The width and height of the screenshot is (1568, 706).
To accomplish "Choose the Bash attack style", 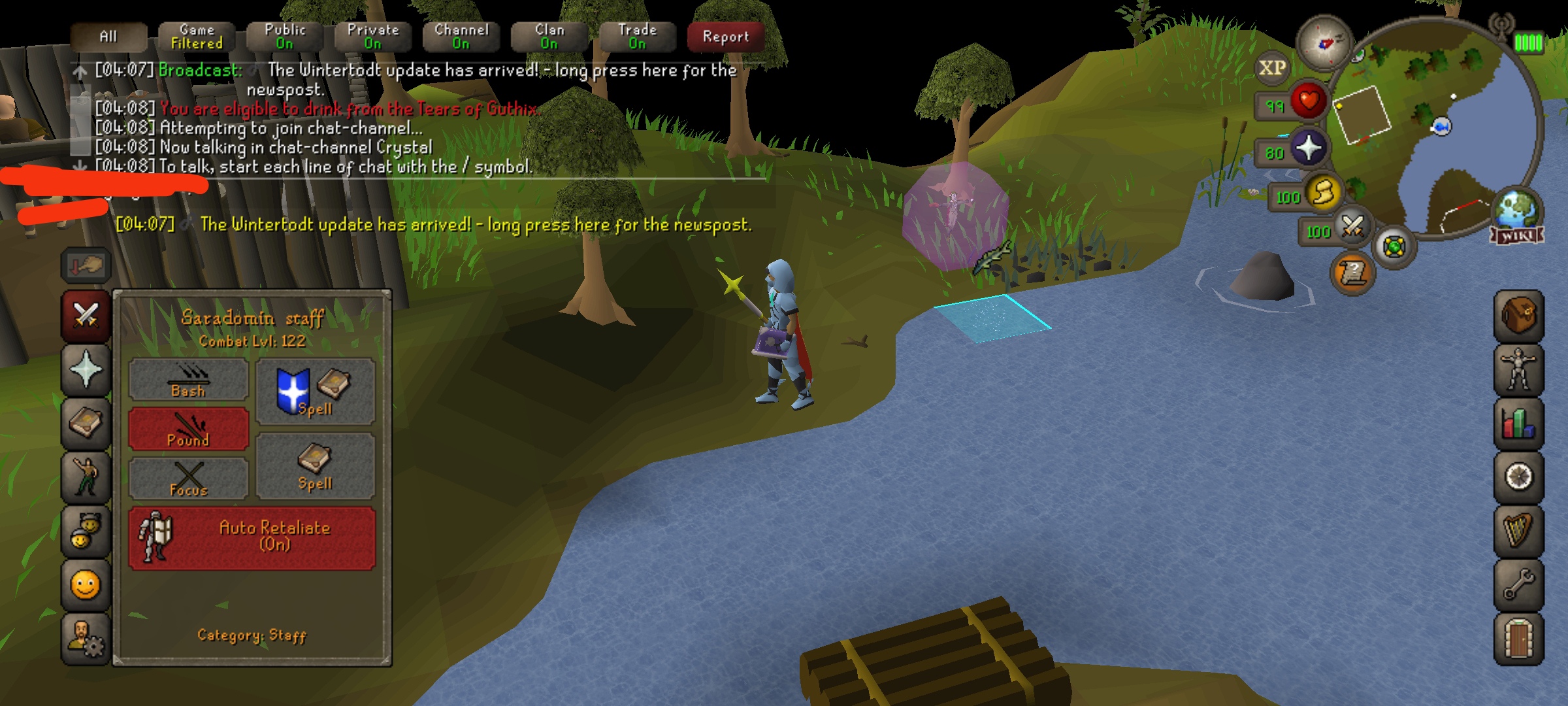I will click(x=188, y=380).
